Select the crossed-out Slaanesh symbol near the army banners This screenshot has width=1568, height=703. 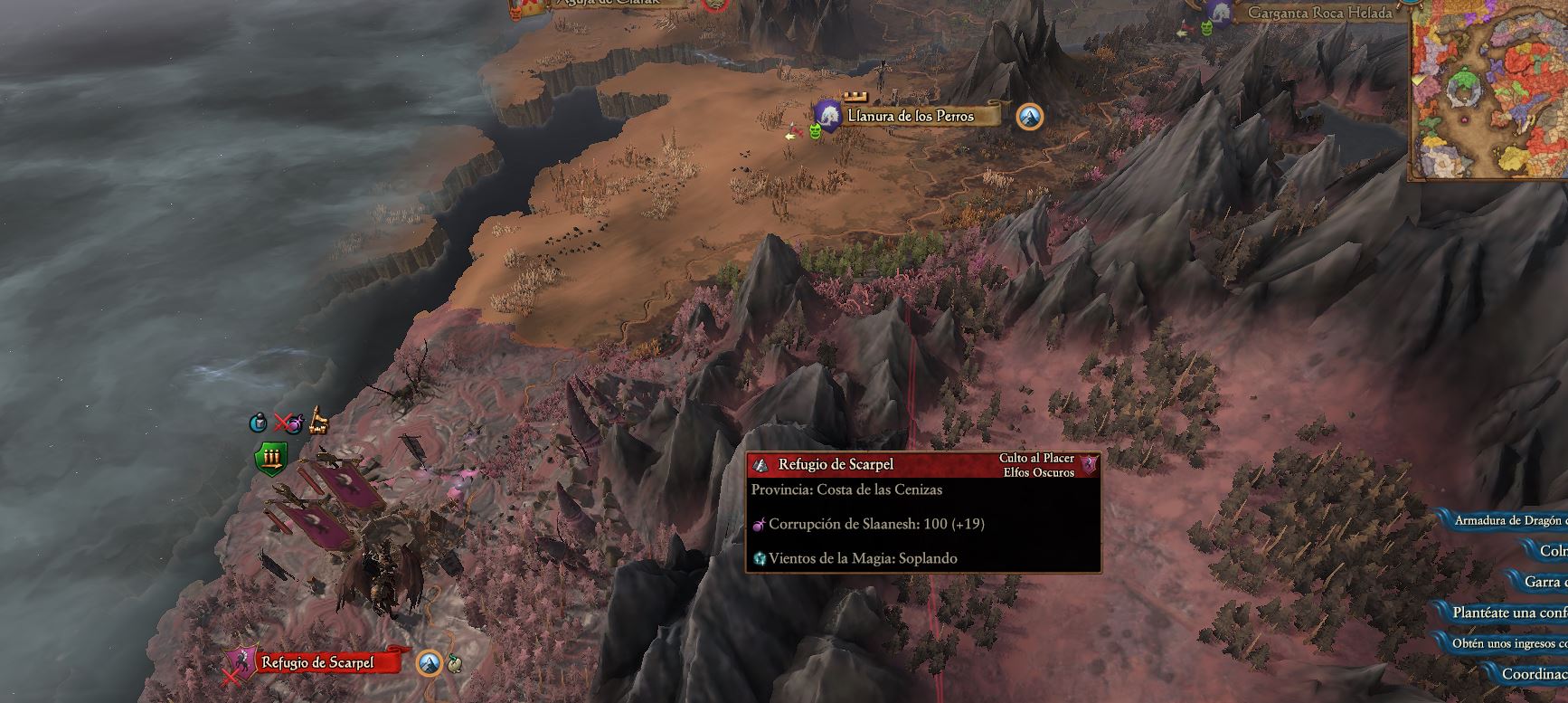tap(288, 422)
